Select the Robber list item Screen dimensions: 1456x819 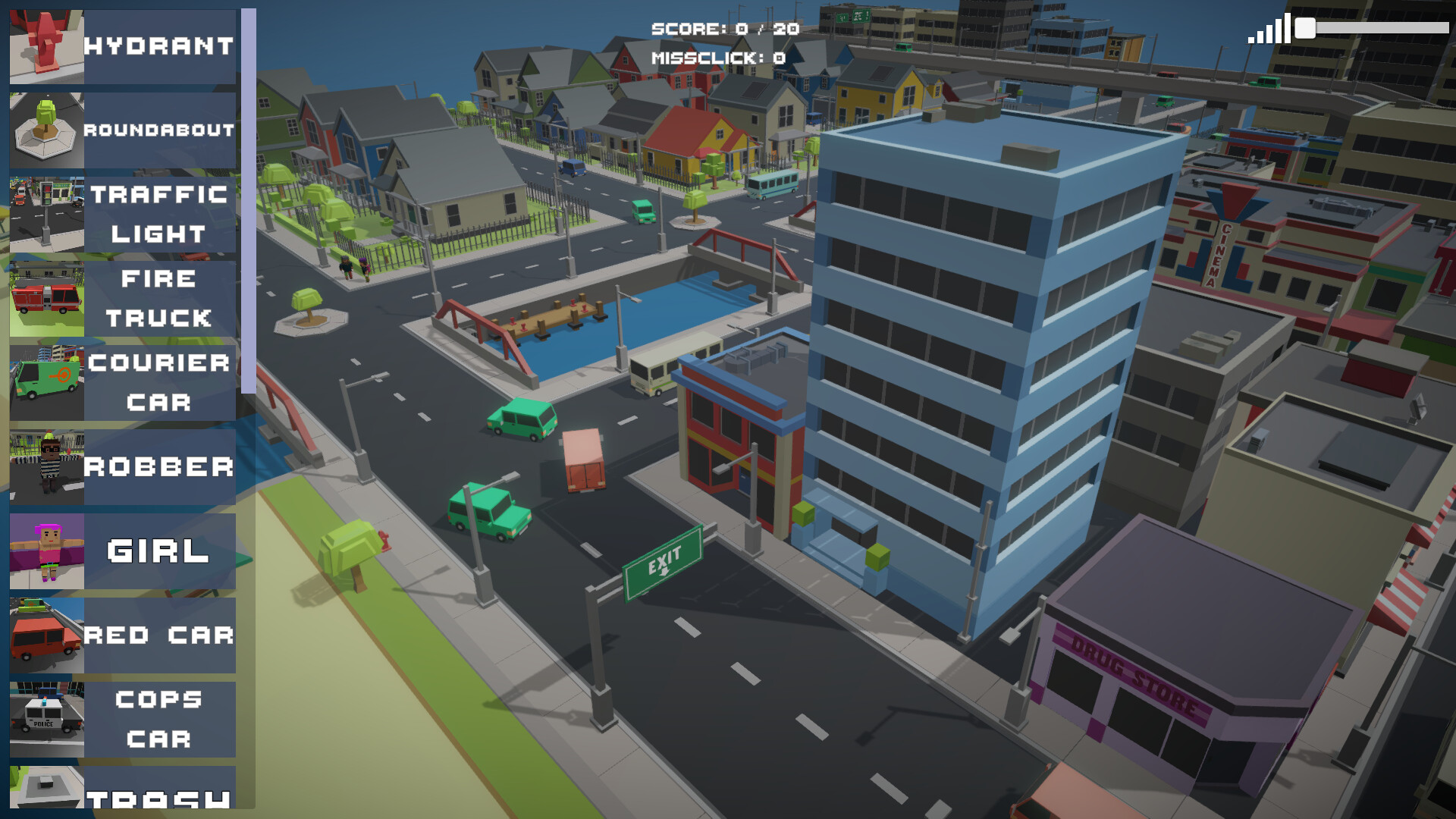(123, 467)
